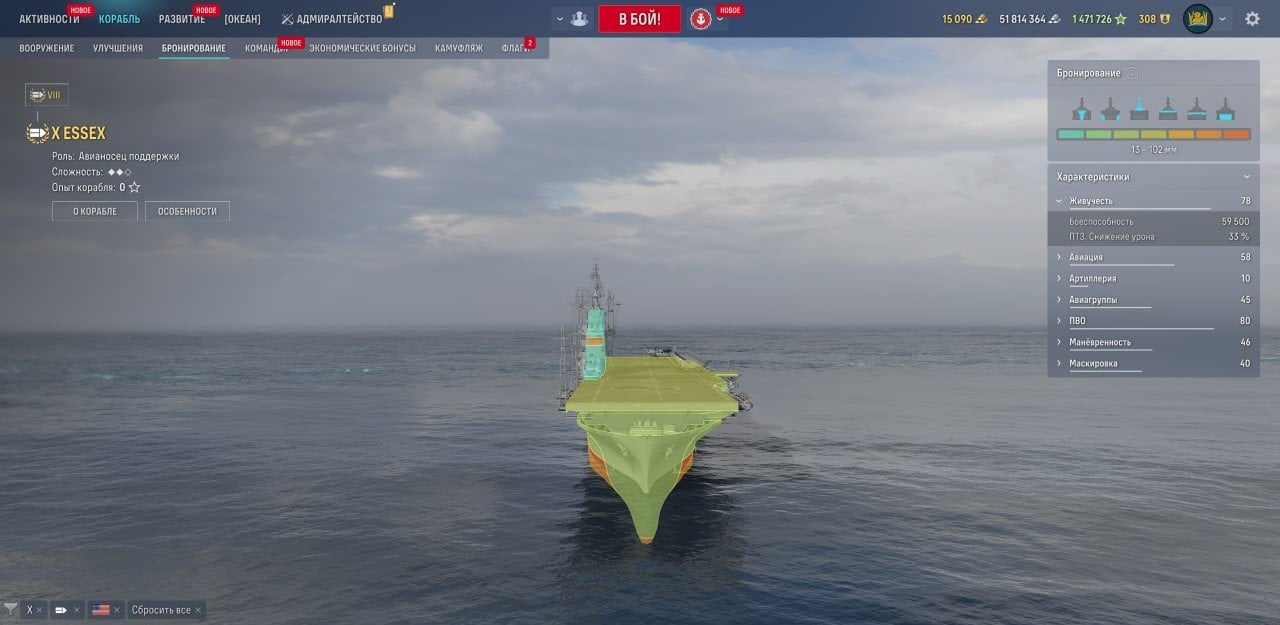This screenshot has height=625, width=1280.
Task: Open the battle type selector red emblem
Action: [x=701, y=19]
